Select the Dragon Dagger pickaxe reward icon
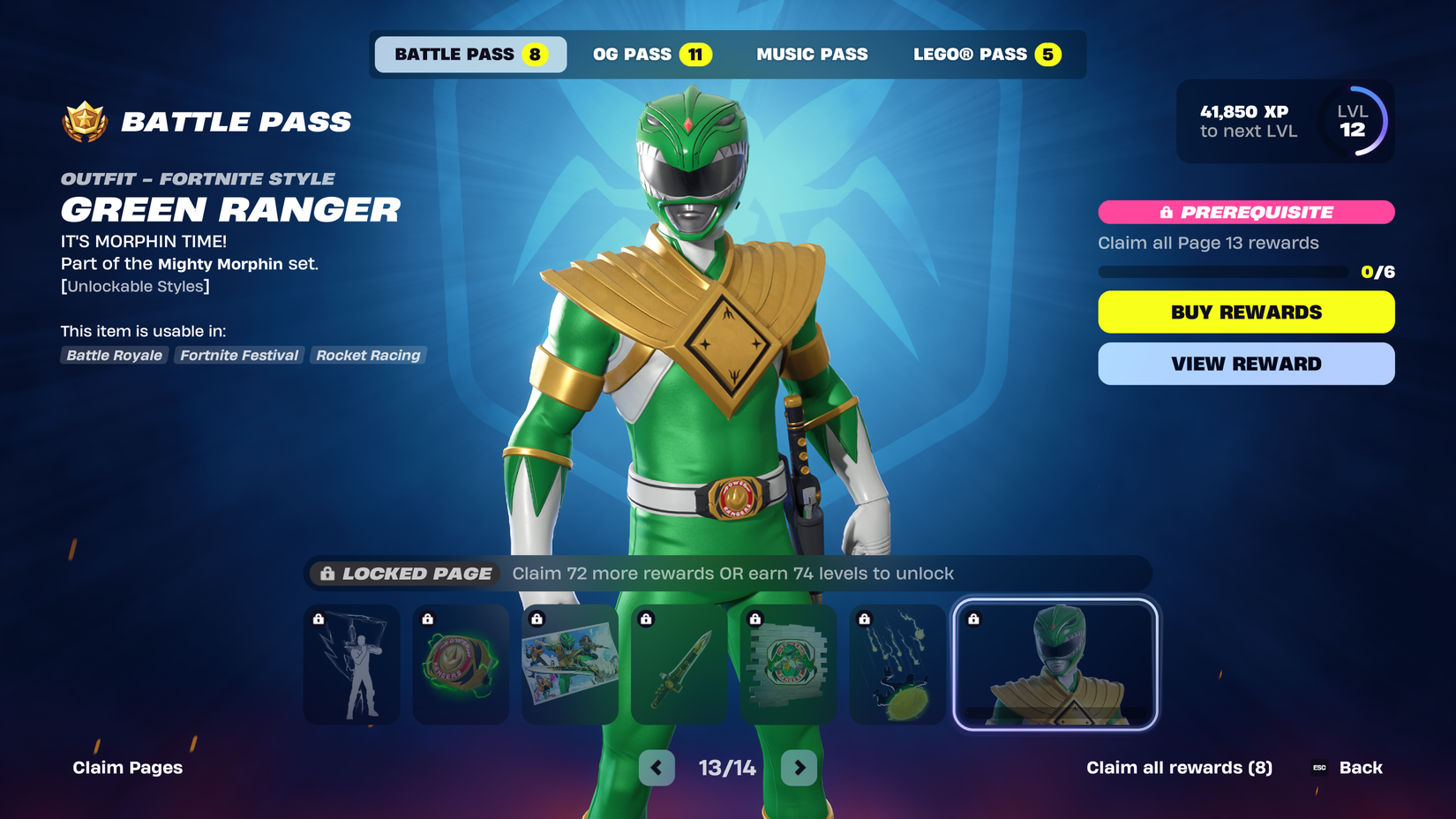 pyautogui.click(x=679, y=665)
